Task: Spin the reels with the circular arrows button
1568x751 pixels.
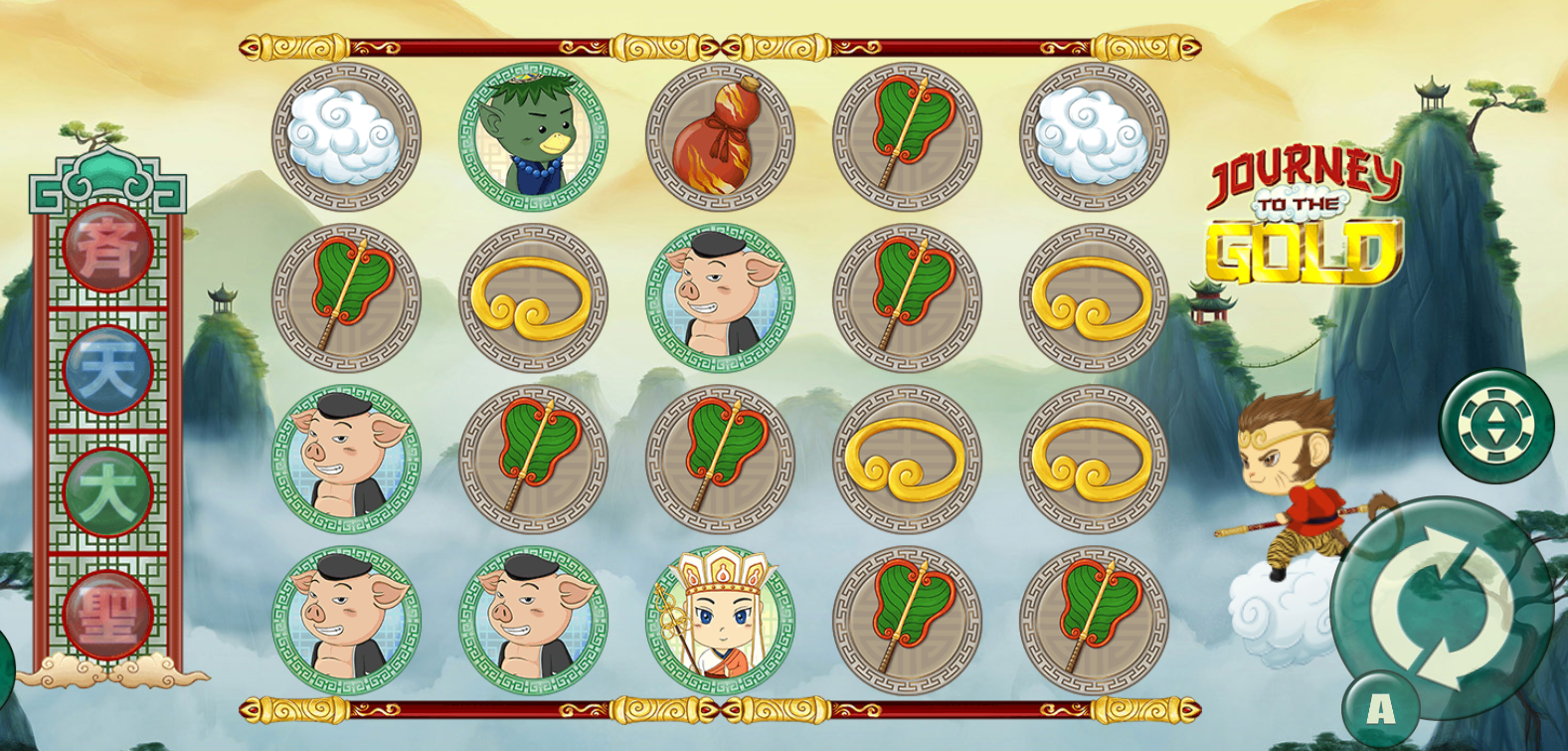Action: coord(1441,607)
